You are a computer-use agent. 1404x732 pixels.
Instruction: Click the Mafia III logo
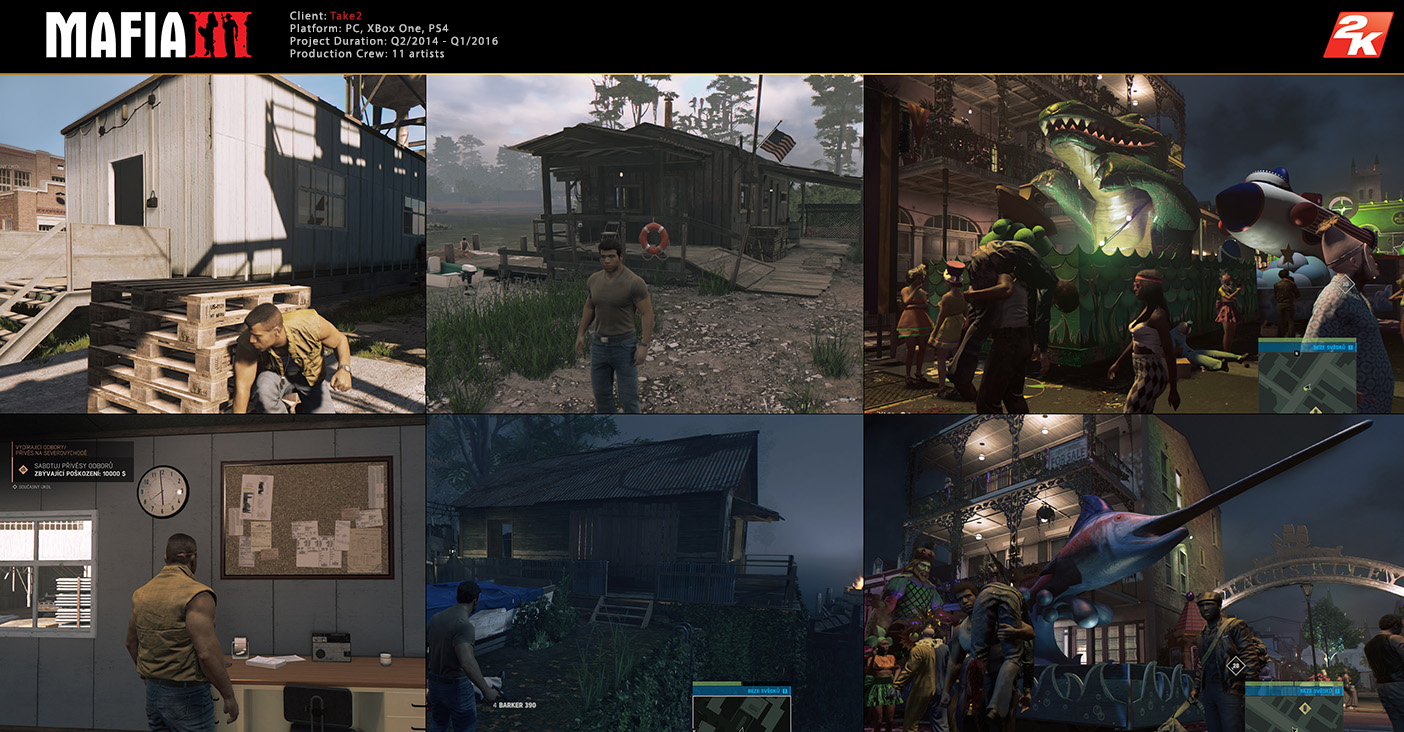click(x=147, y=36)
